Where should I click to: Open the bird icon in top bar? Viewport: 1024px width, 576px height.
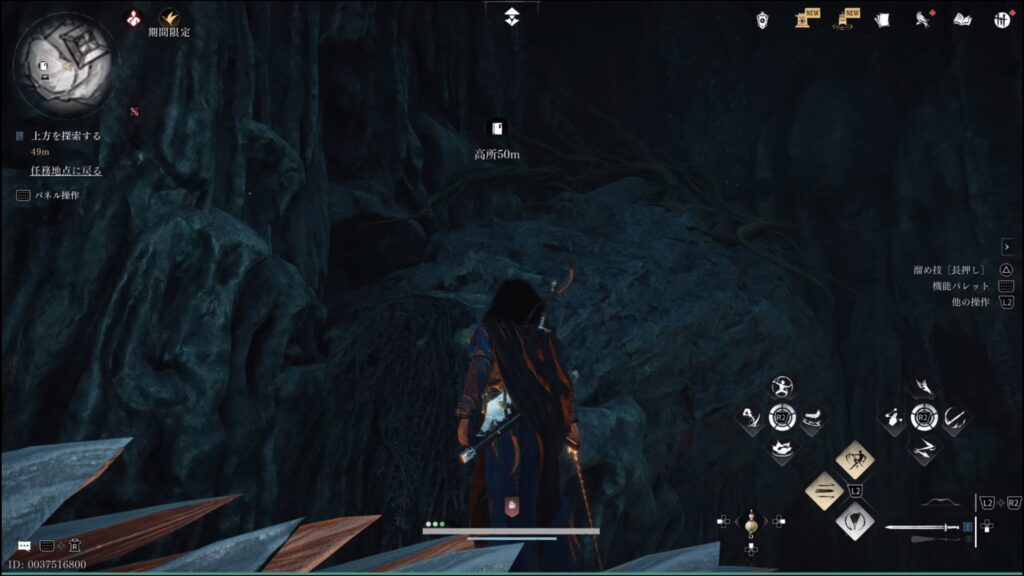pos(922,19)
